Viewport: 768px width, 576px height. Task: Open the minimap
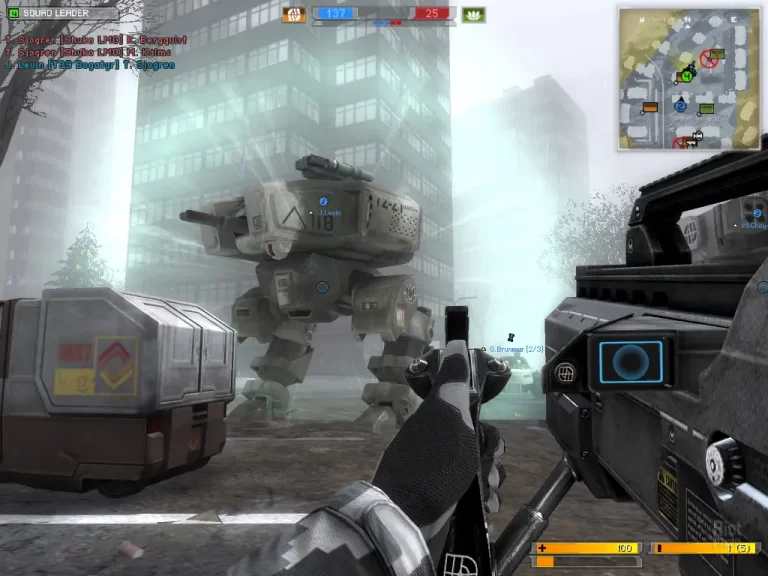(688, 78)
